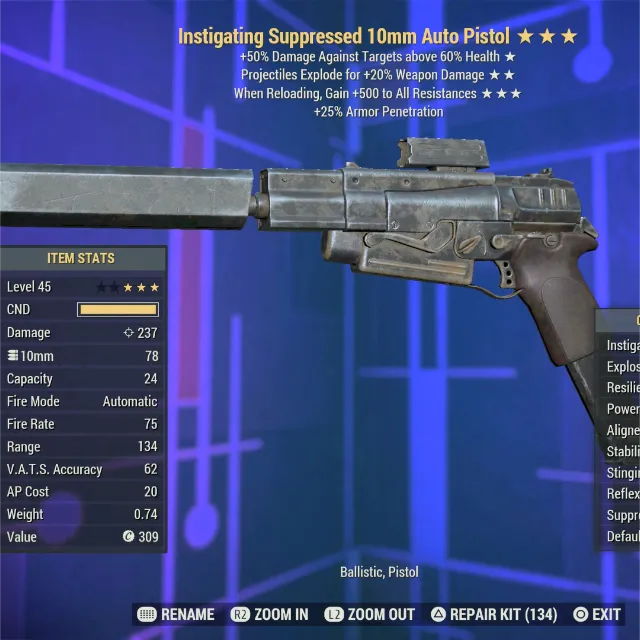Image resolution: width=640 pixels, height=640 pixels.
Task: Select the Suppressor row in the mod list
Action: (x=622, y=515)
